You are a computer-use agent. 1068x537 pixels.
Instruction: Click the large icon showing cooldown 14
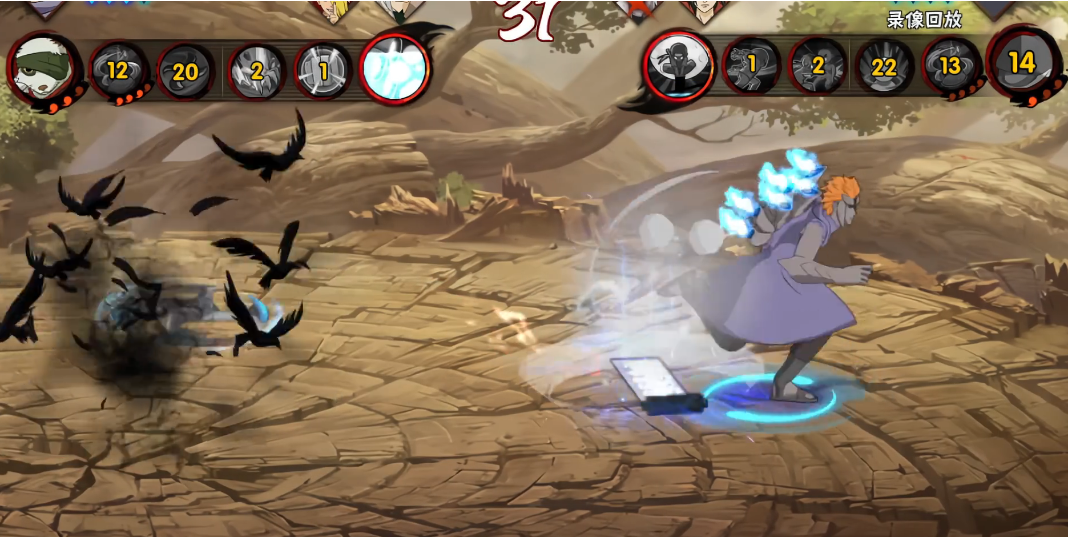click(x=1021, y=63)
